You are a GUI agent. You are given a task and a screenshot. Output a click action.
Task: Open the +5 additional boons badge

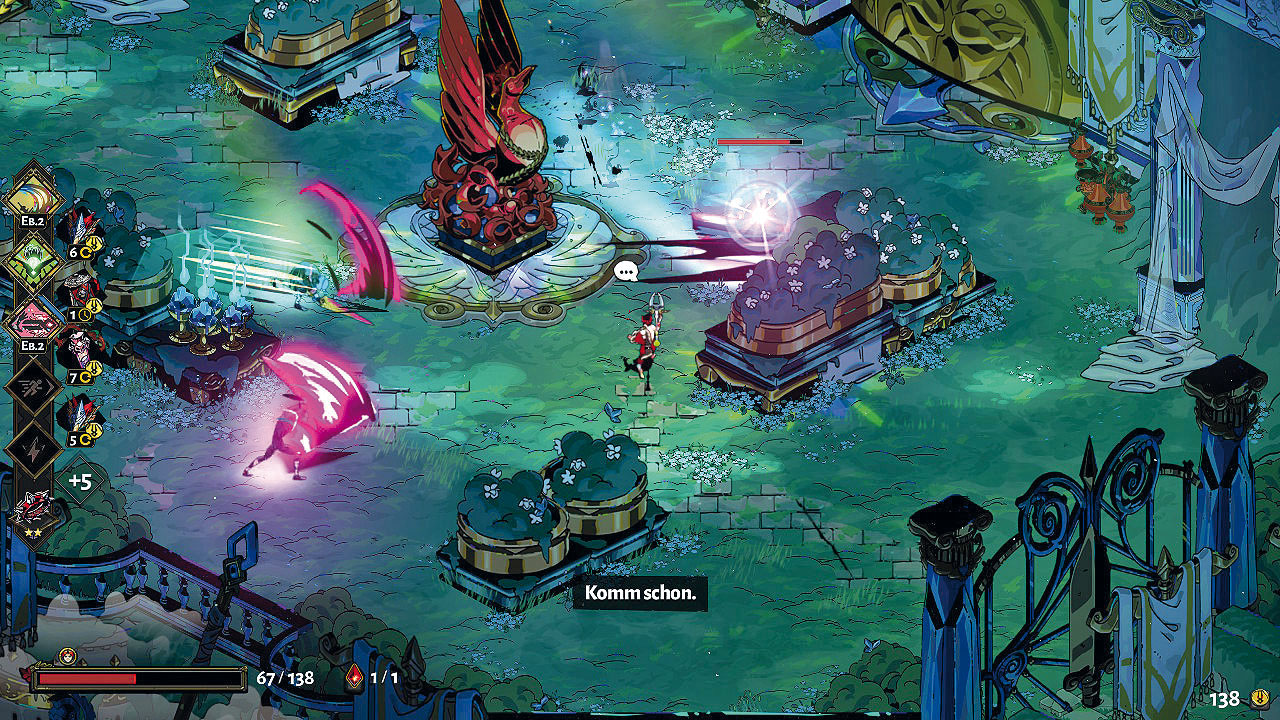(x=80, y=481)
